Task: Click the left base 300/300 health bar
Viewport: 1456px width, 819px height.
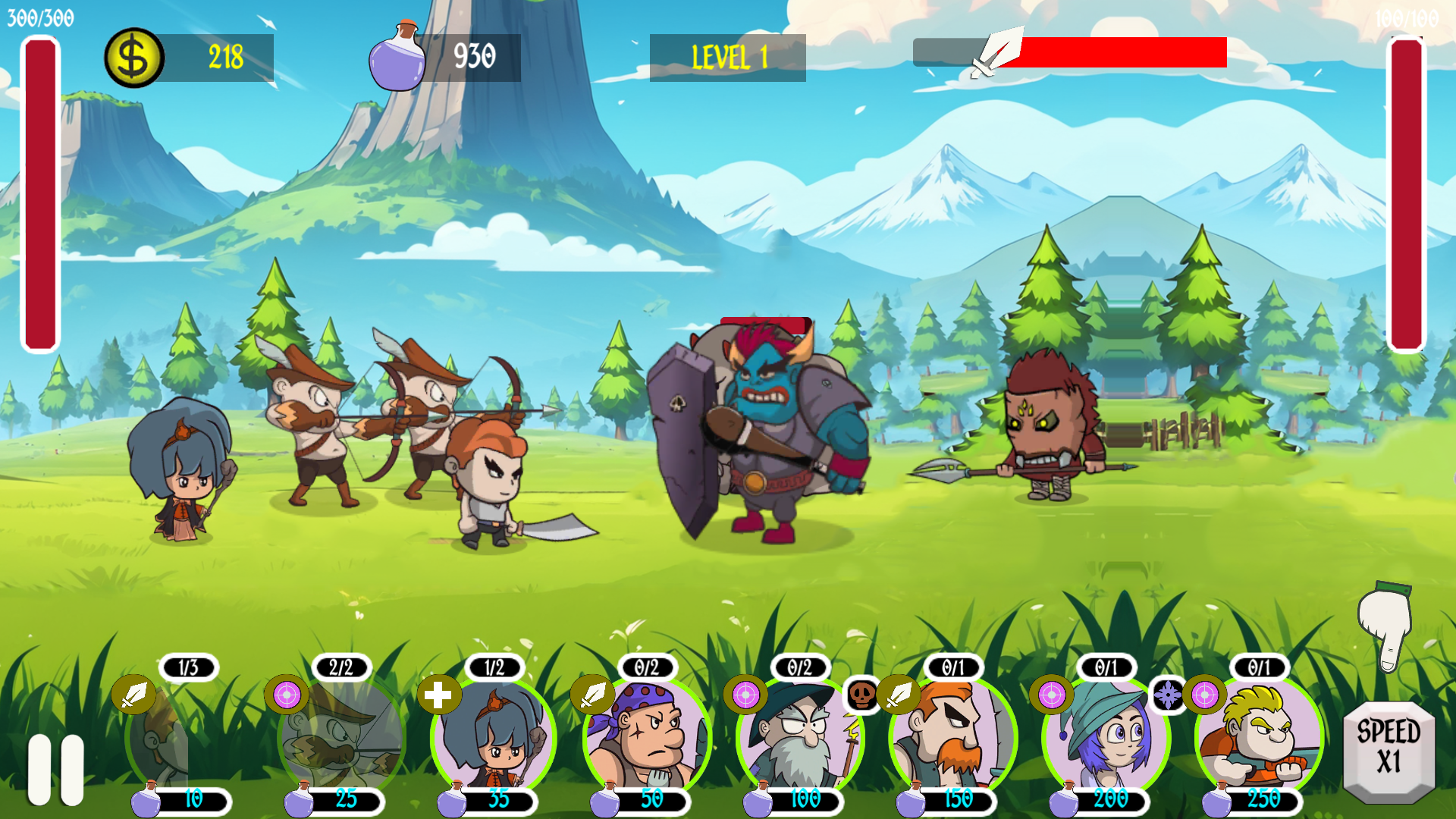Action: [39, 190]
